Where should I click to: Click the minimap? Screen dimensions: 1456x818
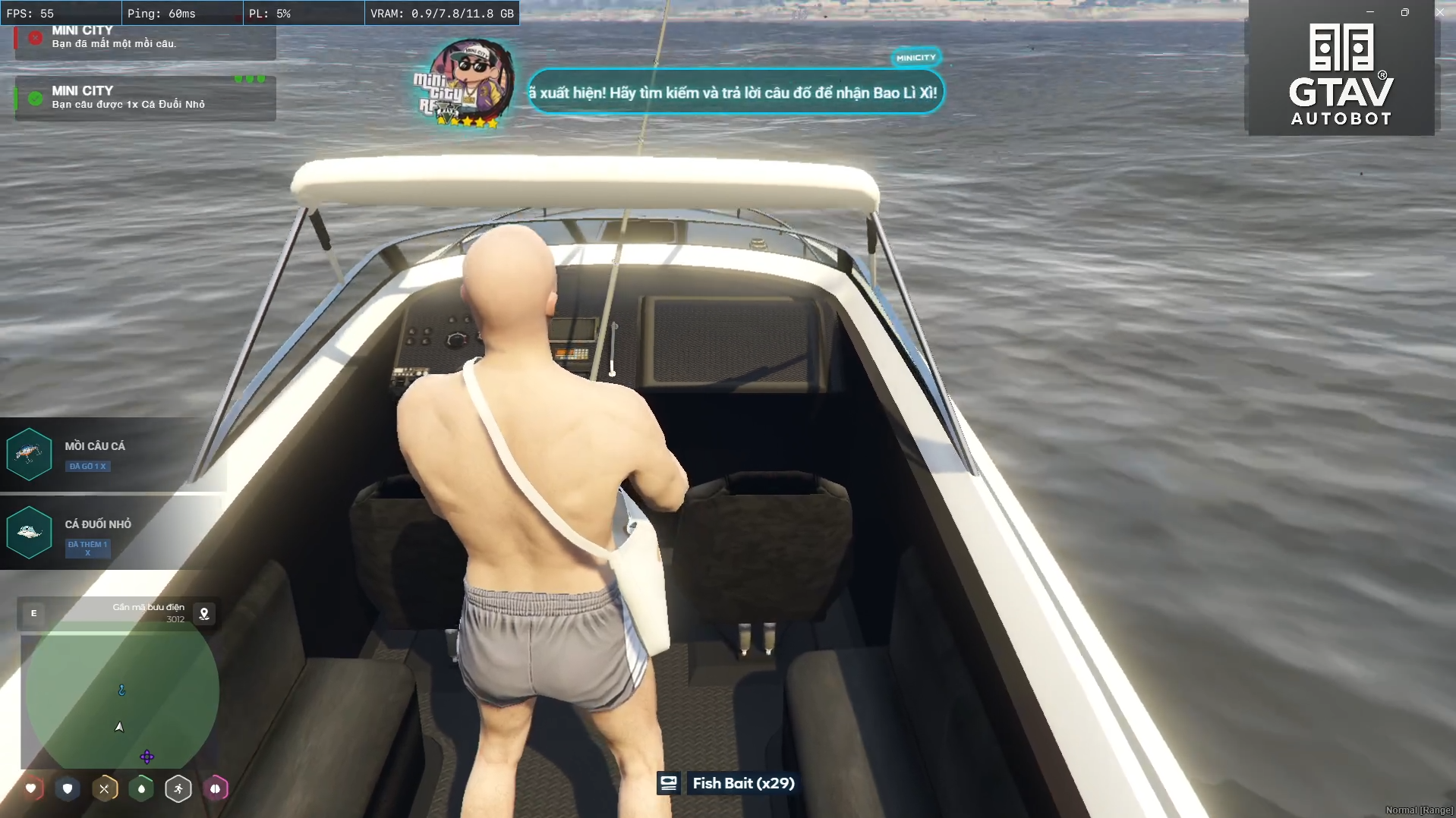[x=121, y=694]
